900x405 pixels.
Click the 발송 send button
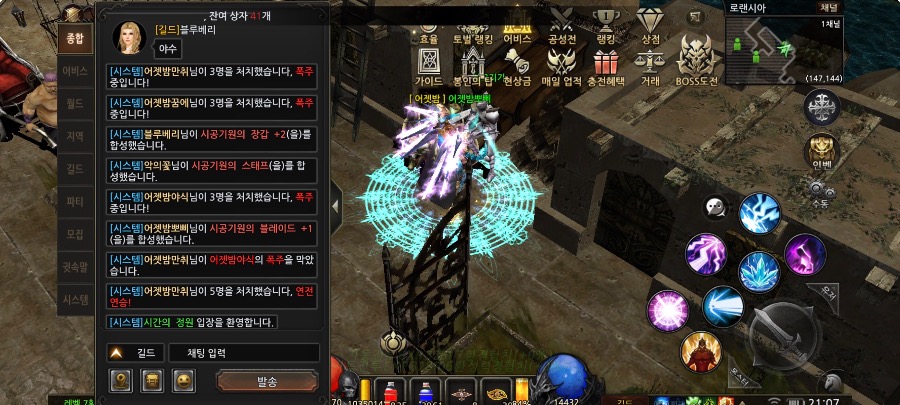click(x=267, y=380)
